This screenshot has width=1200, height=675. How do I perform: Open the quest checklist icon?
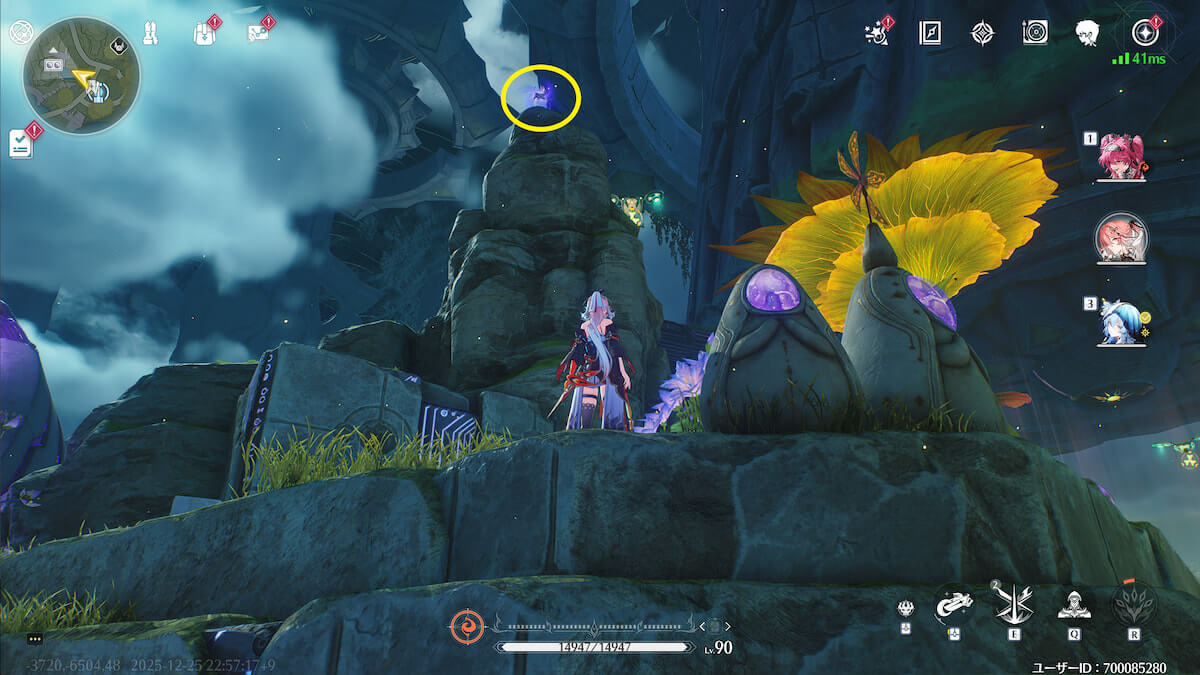click(x=20, y=143)
